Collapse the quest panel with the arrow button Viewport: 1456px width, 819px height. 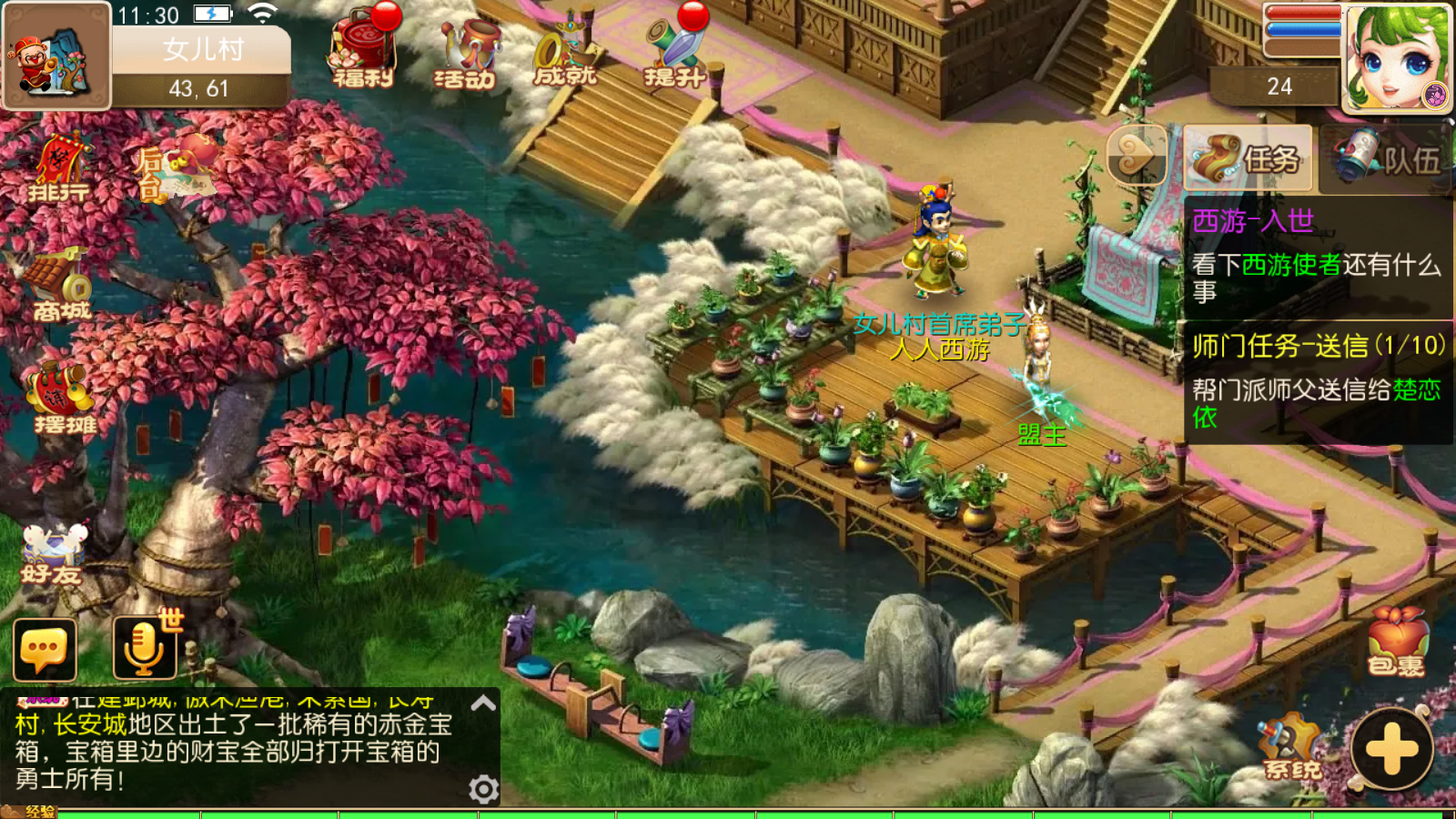click(x=1136, y=156)
